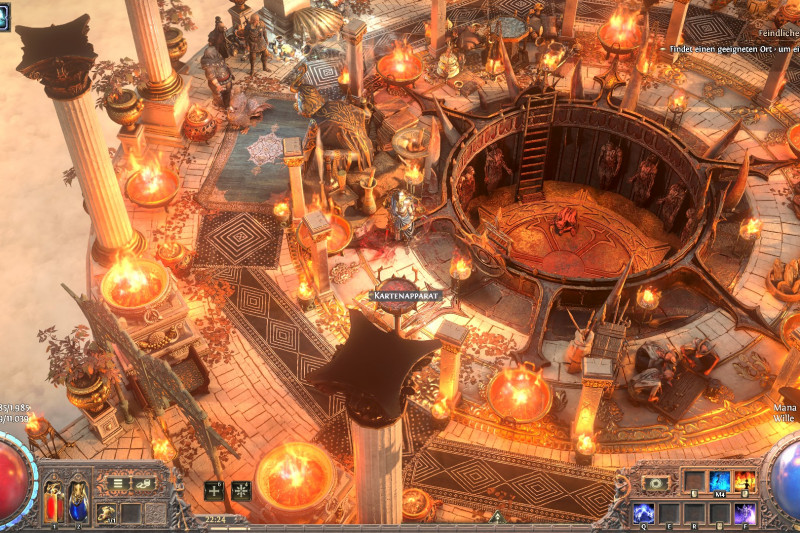Image resolution: width=800 pixels, height=533 pixels.
Task: Activate the blue lightning skill on Q
Action: 644,513
